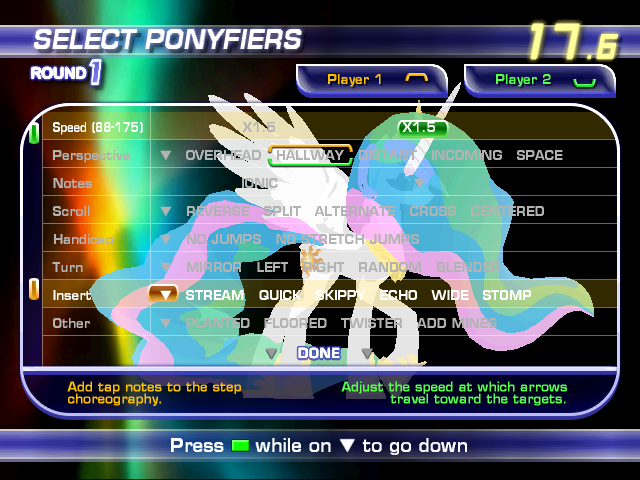The image size is (640, 480).
Task: Enable the QUICK insert option
Action: [x=280, y=295]
